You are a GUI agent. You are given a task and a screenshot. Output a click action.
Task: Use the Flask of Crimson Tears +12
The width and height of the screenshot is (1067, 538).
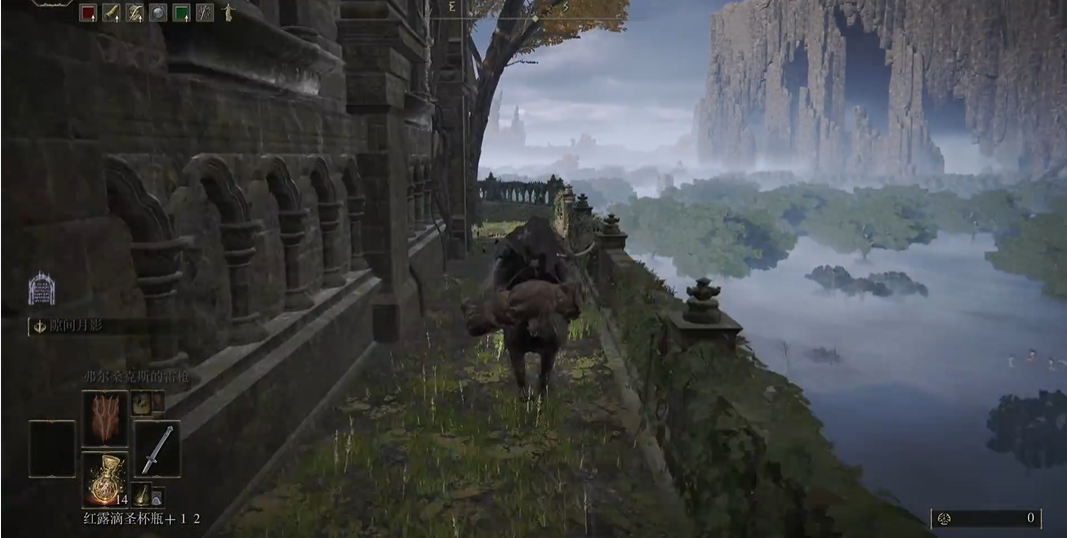pos(104,479)
